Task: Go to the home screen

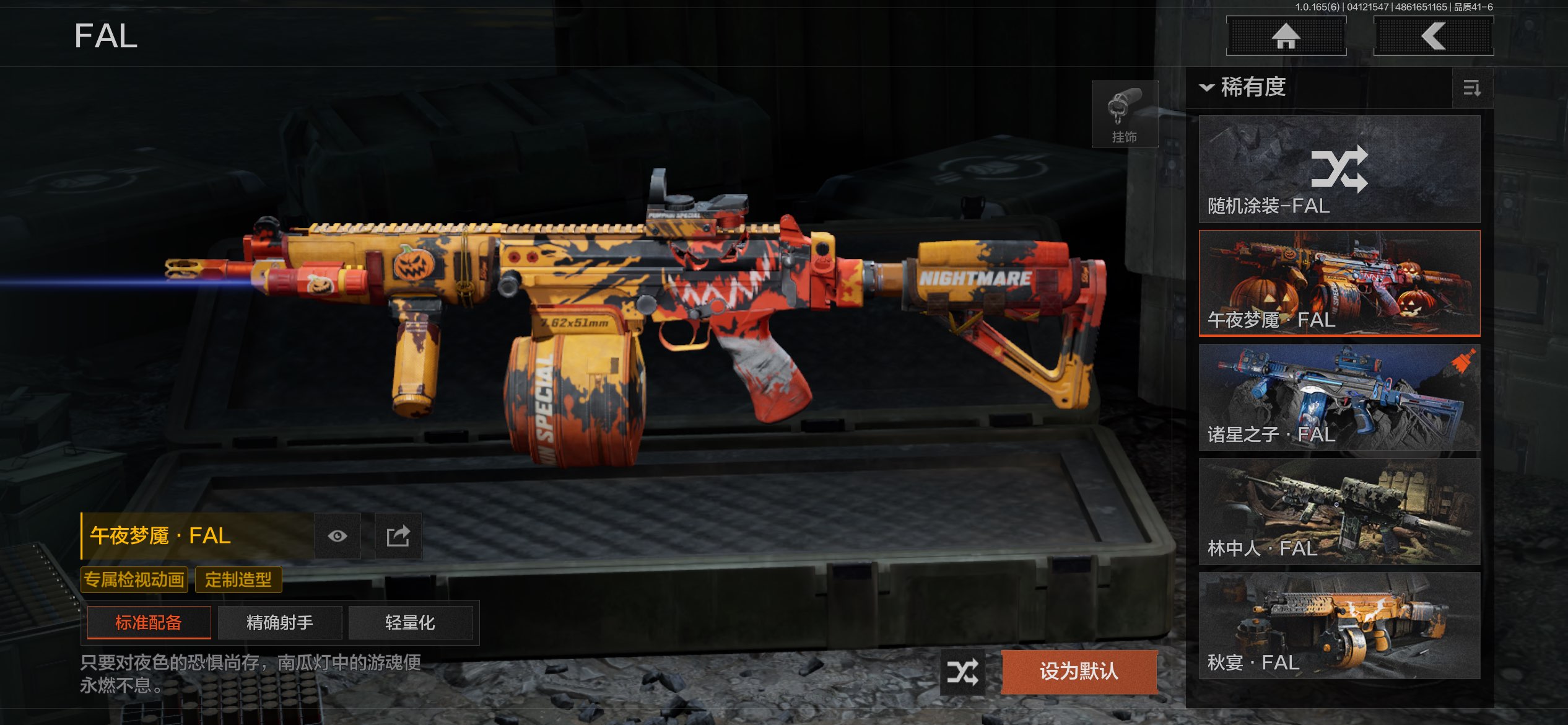Action: 1286,36
